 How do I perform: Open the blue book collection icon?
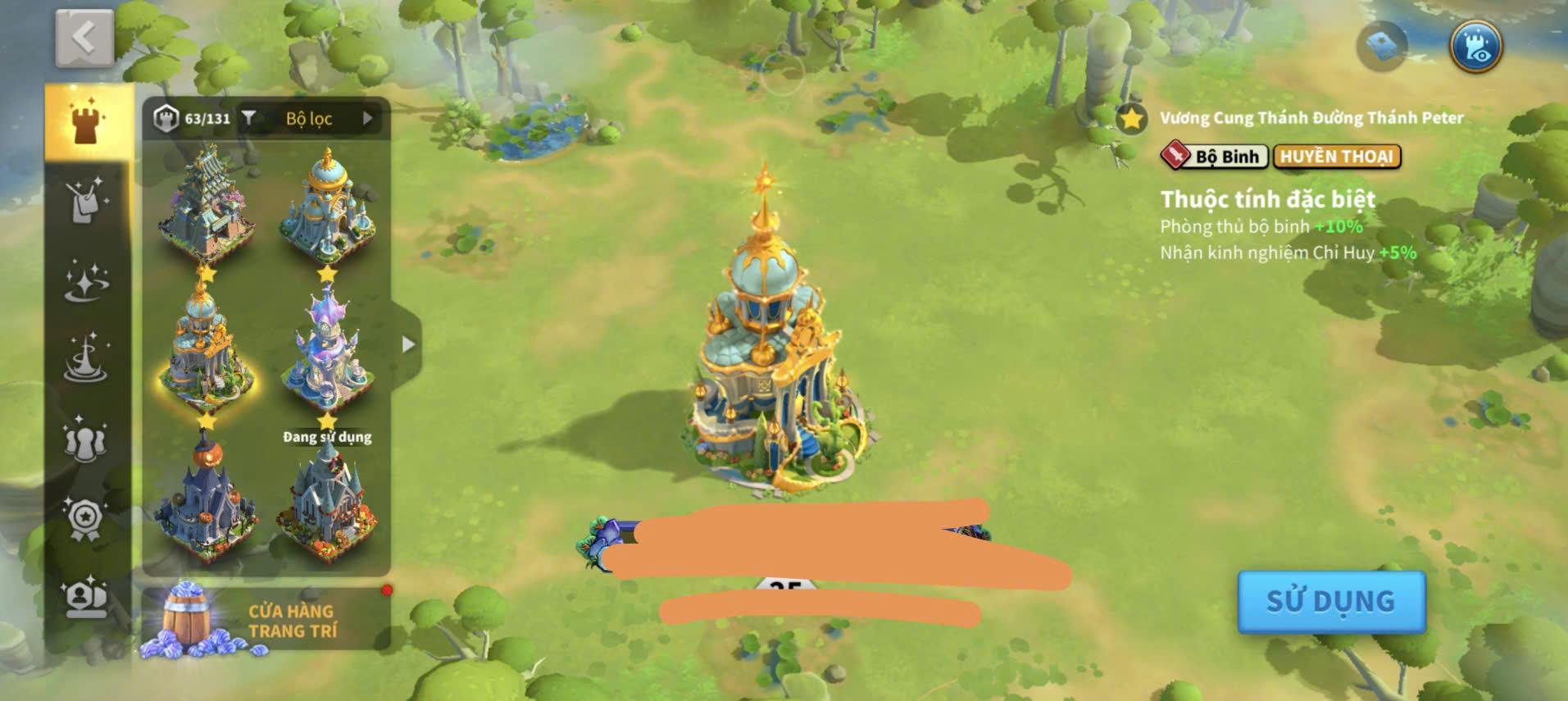tap(1383, 47)
